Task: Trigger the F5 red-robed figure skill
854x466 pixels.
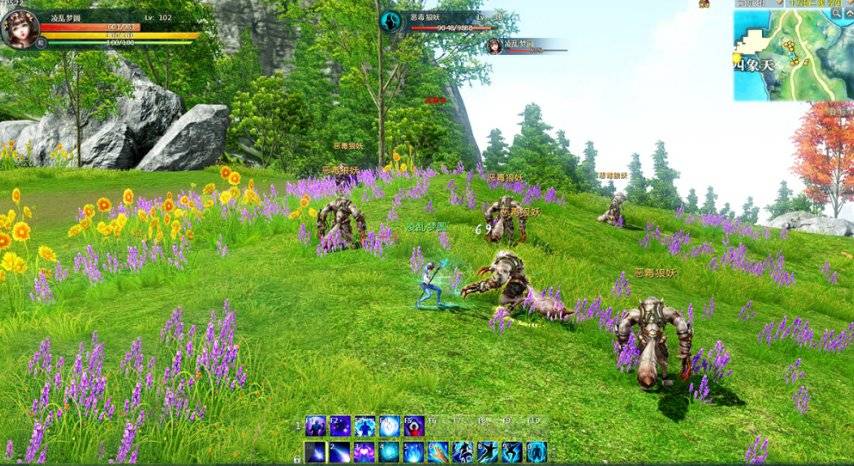Action: pos(414,426)
